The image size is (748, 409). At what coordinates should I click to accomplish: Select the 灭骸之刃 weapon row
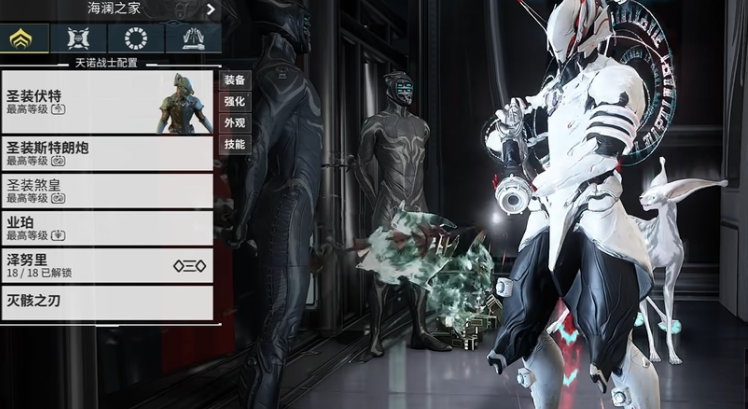tap(107, 302)
